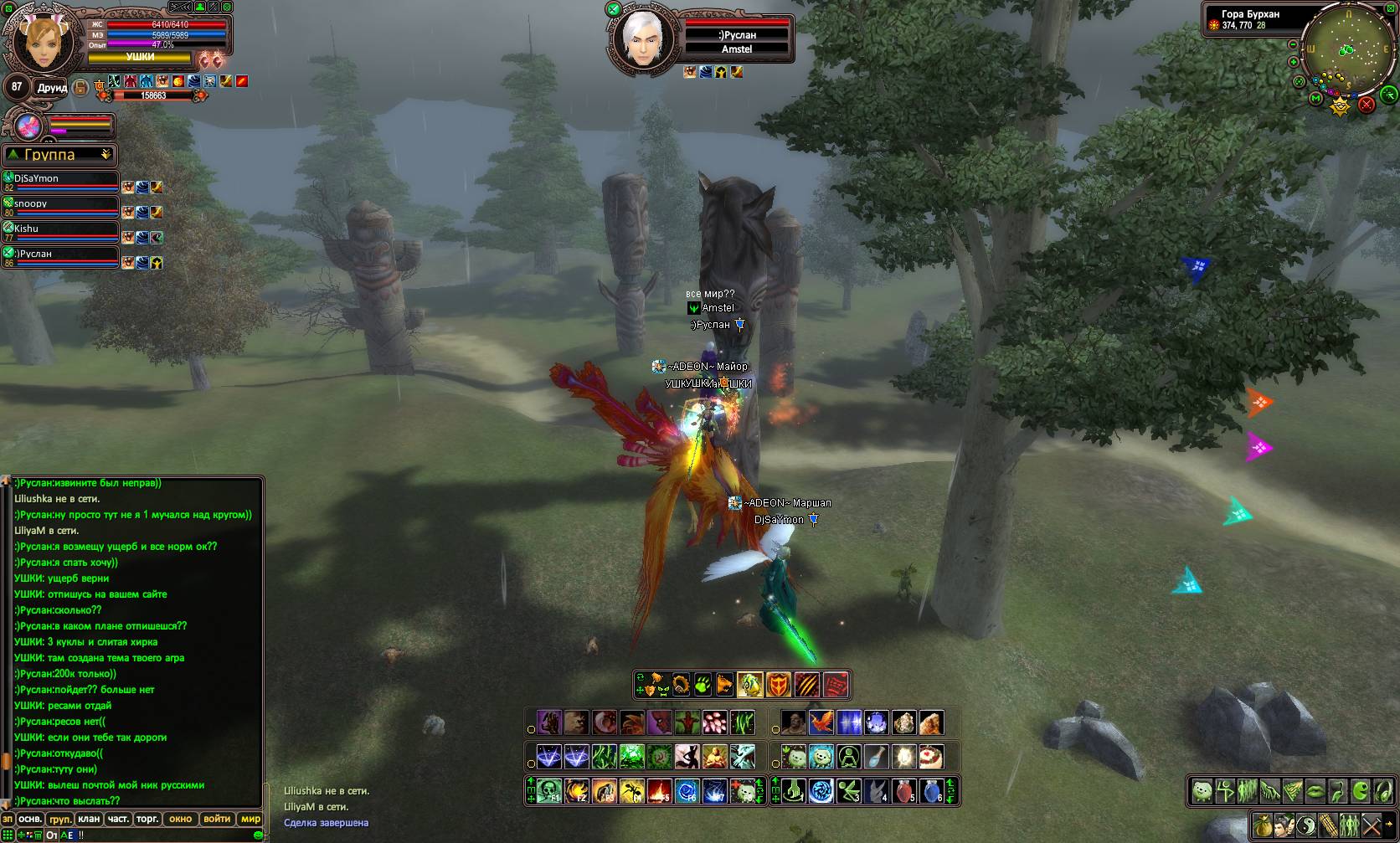Click the cake item slot
Image resolution: width=1400 pixels, height=843 pixels.
(x=931, y=757)
